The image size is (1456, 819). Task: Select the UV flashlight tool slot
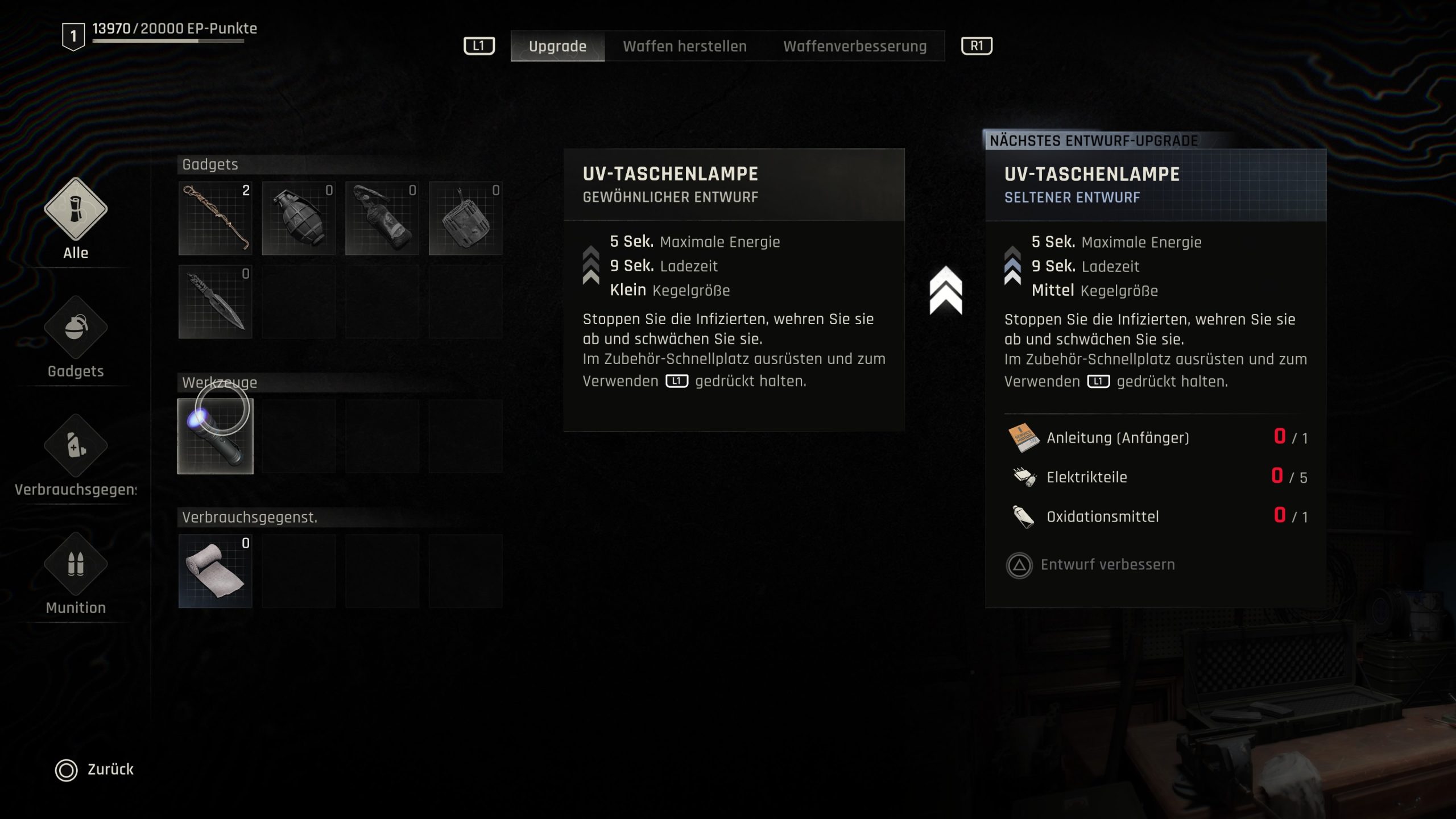pos(215,436)
